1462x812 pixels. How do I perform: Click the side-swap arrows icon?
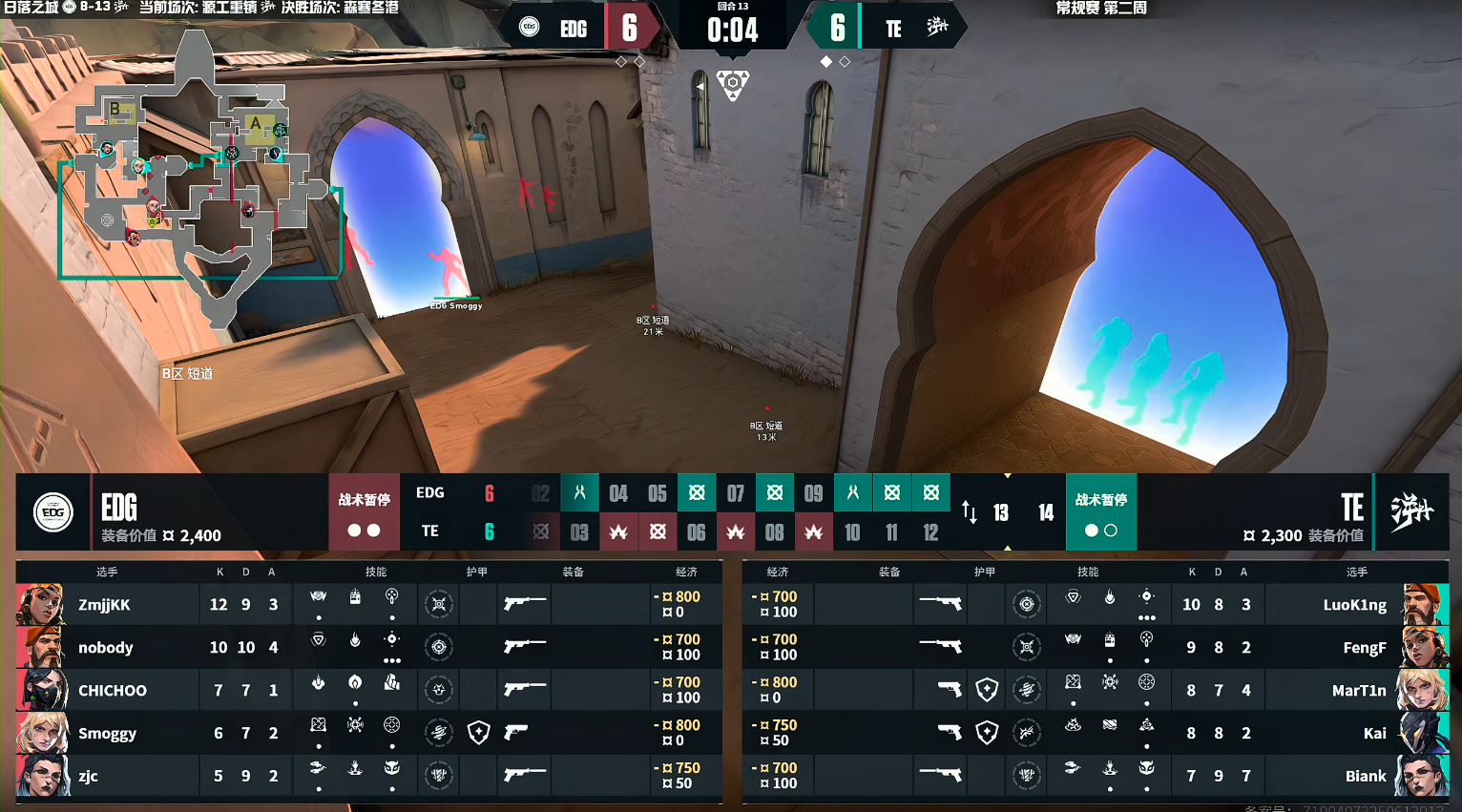(x=970, y=512)
